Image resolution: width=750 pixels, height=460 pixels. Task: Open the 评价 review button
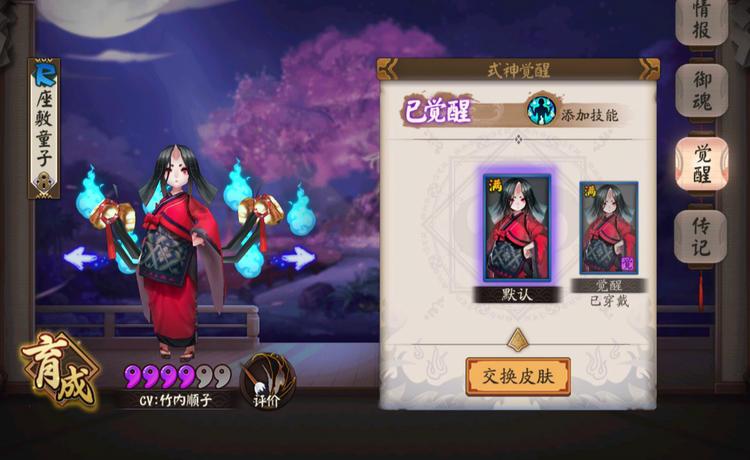263,380
